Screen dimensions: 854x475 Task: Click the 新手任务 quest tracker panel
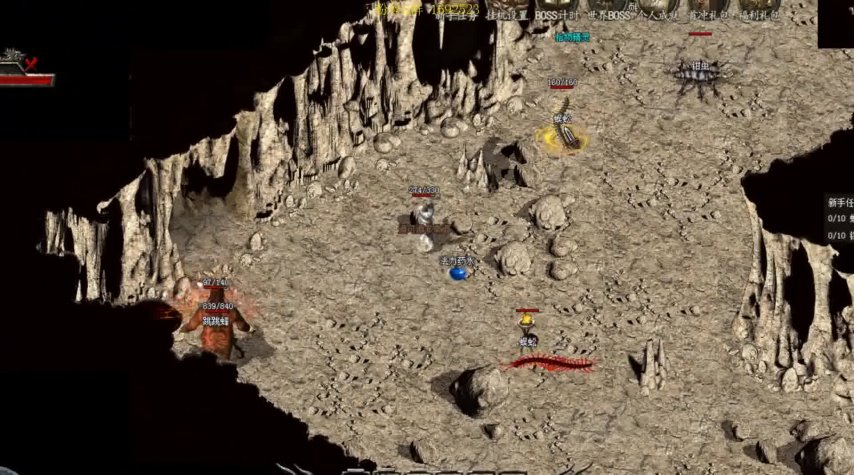(x=838, y=218)
